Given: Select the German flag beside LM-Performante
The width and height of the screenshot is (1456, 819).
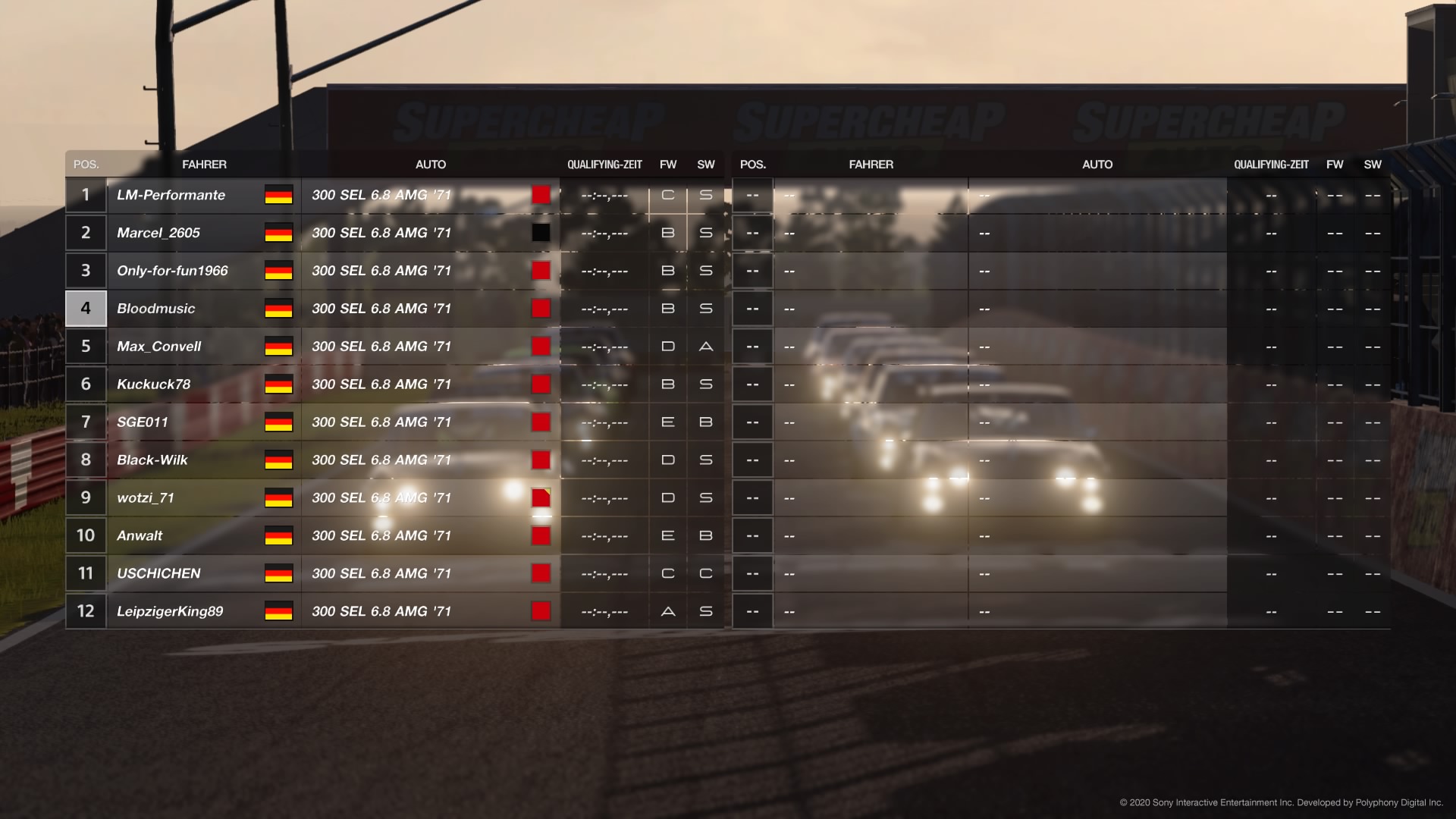Looking at the screenshot, I should click(x=278, y=195).
